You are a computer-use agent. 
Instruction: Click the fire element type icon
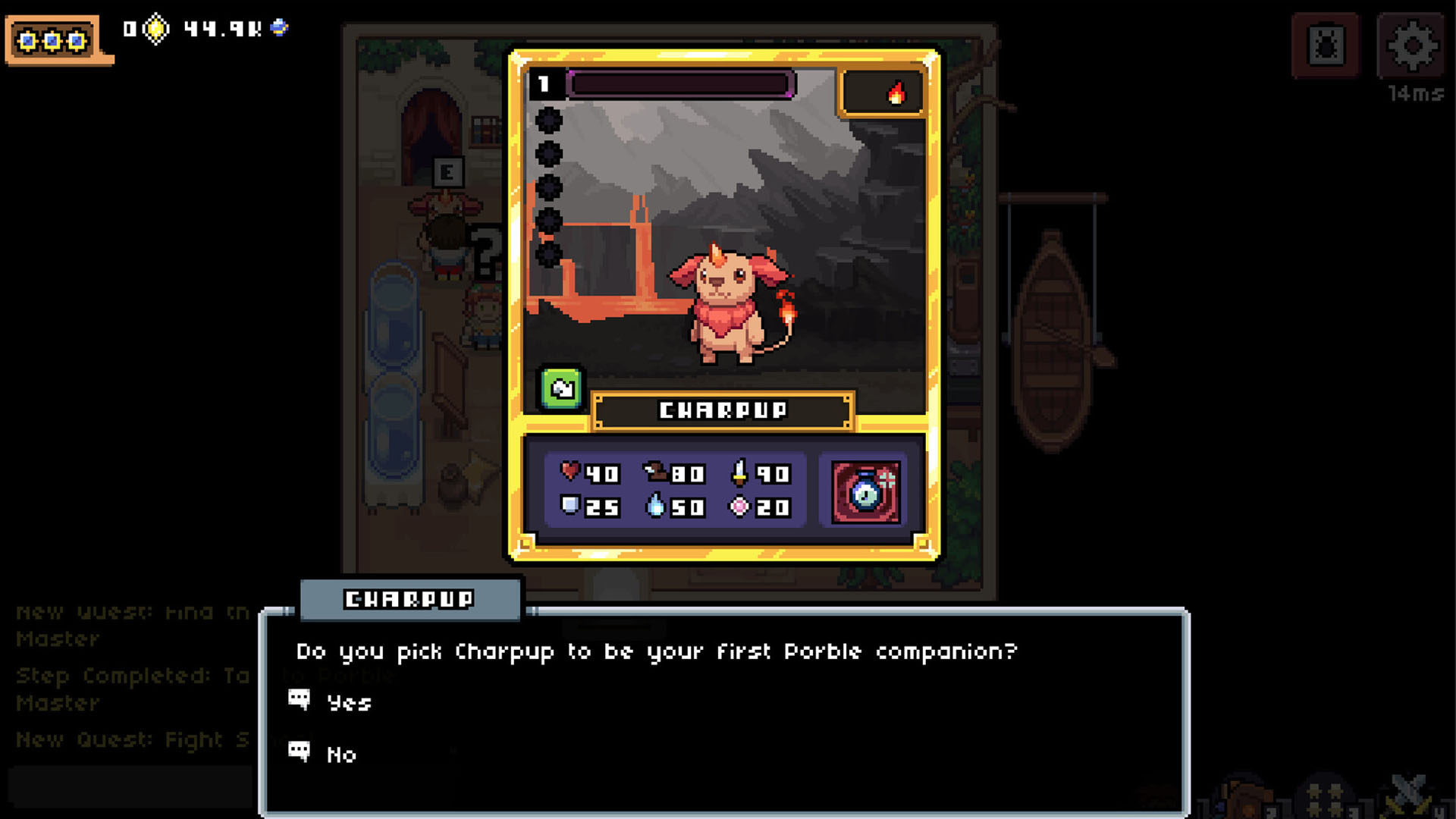pyautogui.click(x=896, y=93)
